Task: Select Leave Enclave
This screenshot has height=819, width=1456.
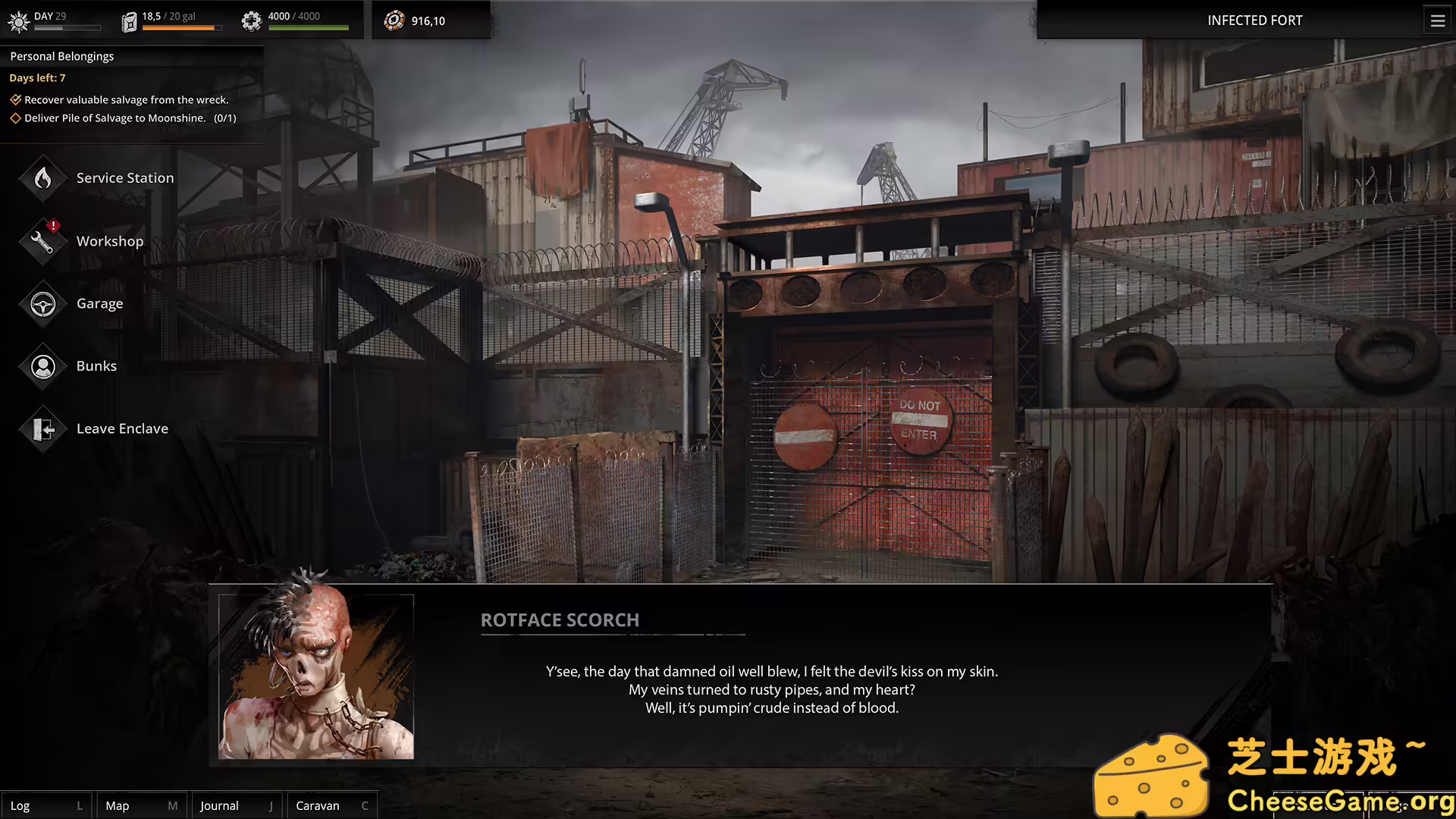Action: coord(121,429)
